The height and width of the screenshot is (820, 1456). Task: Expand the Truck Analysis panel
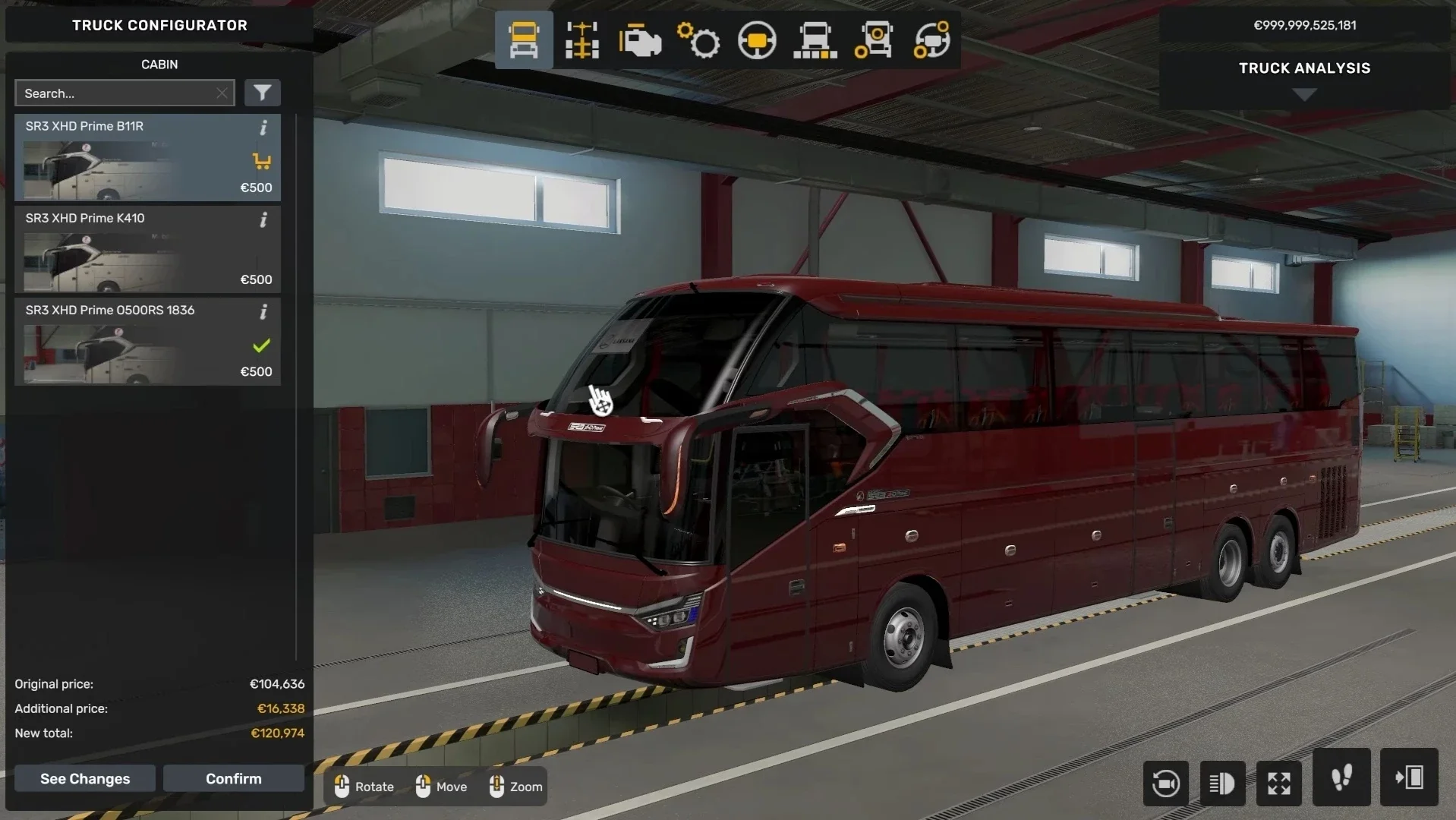[x=1304, y=93]
